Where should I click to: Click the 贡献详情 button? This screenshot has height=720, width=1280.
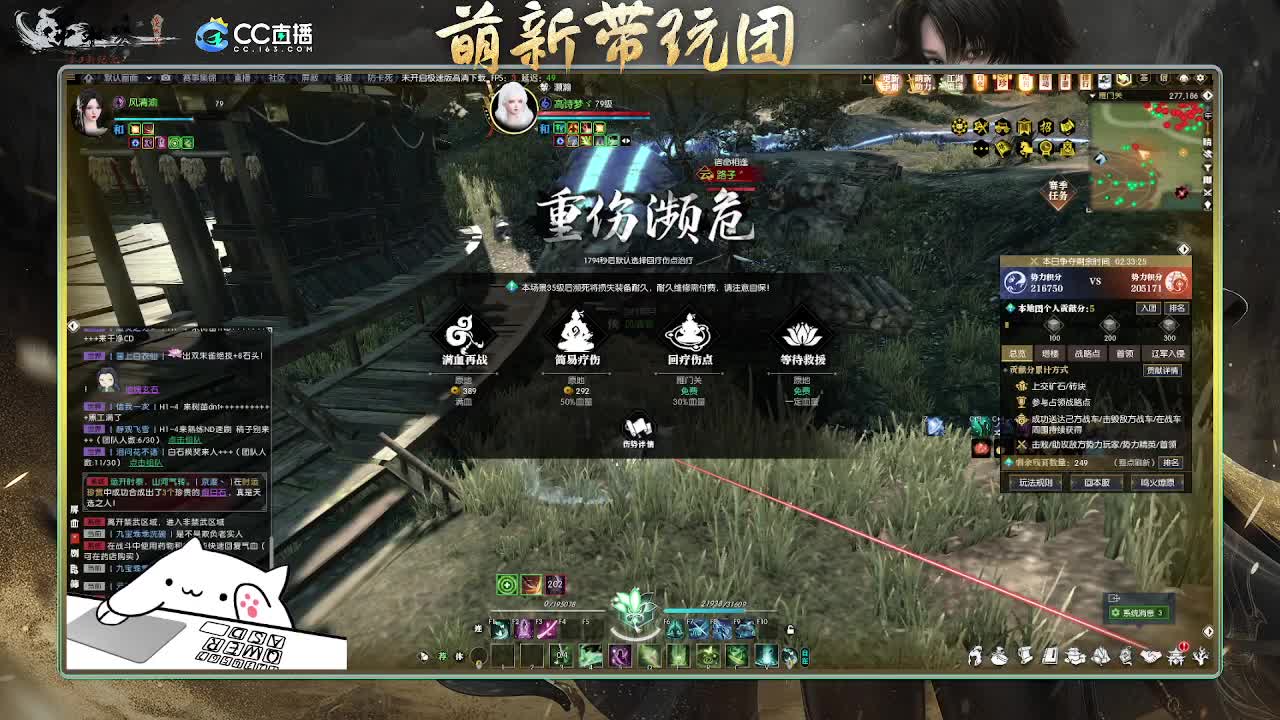pos(1162,370)
